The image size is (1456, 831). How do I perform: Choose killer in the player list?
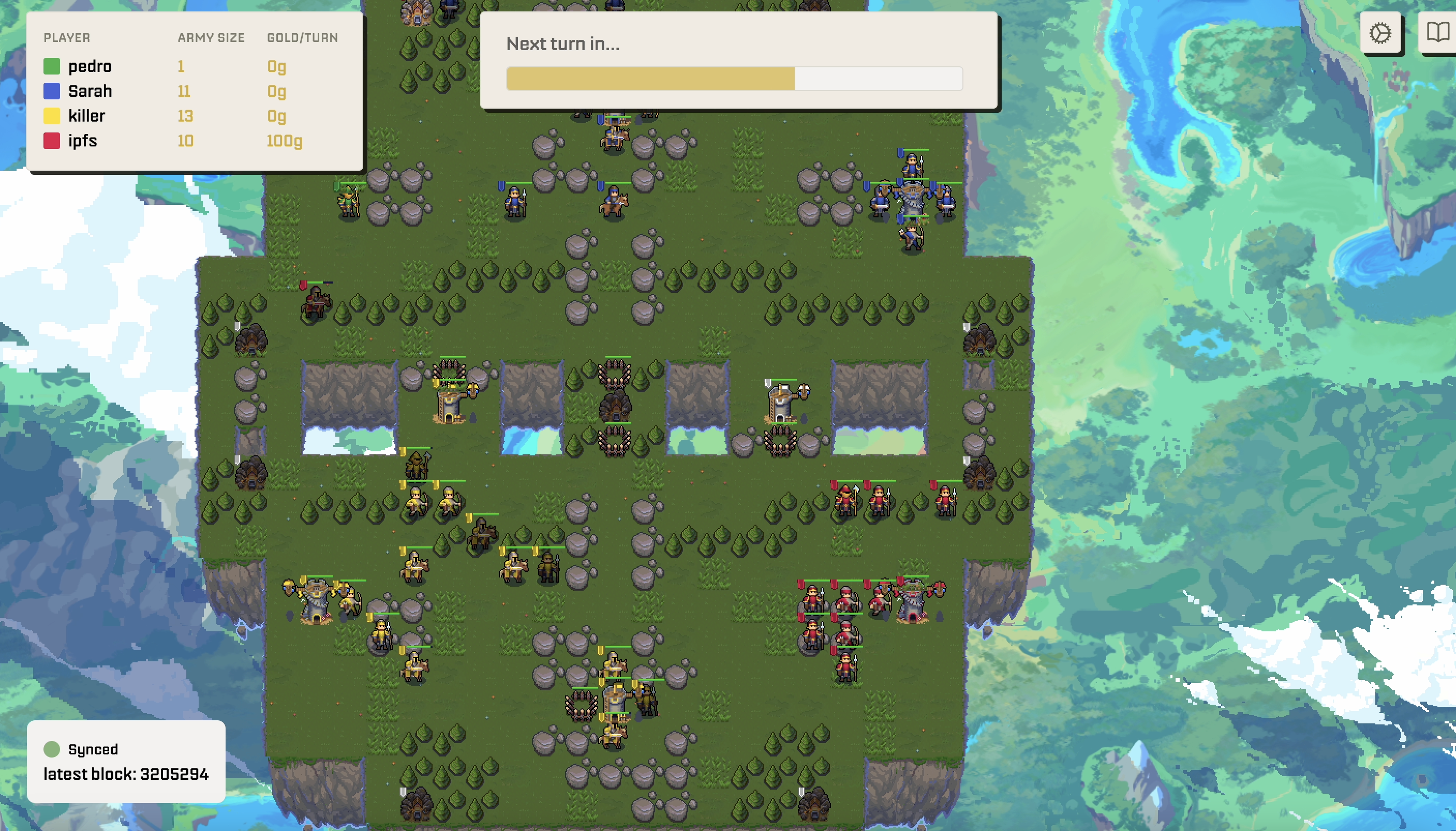(x=86, y=116)
